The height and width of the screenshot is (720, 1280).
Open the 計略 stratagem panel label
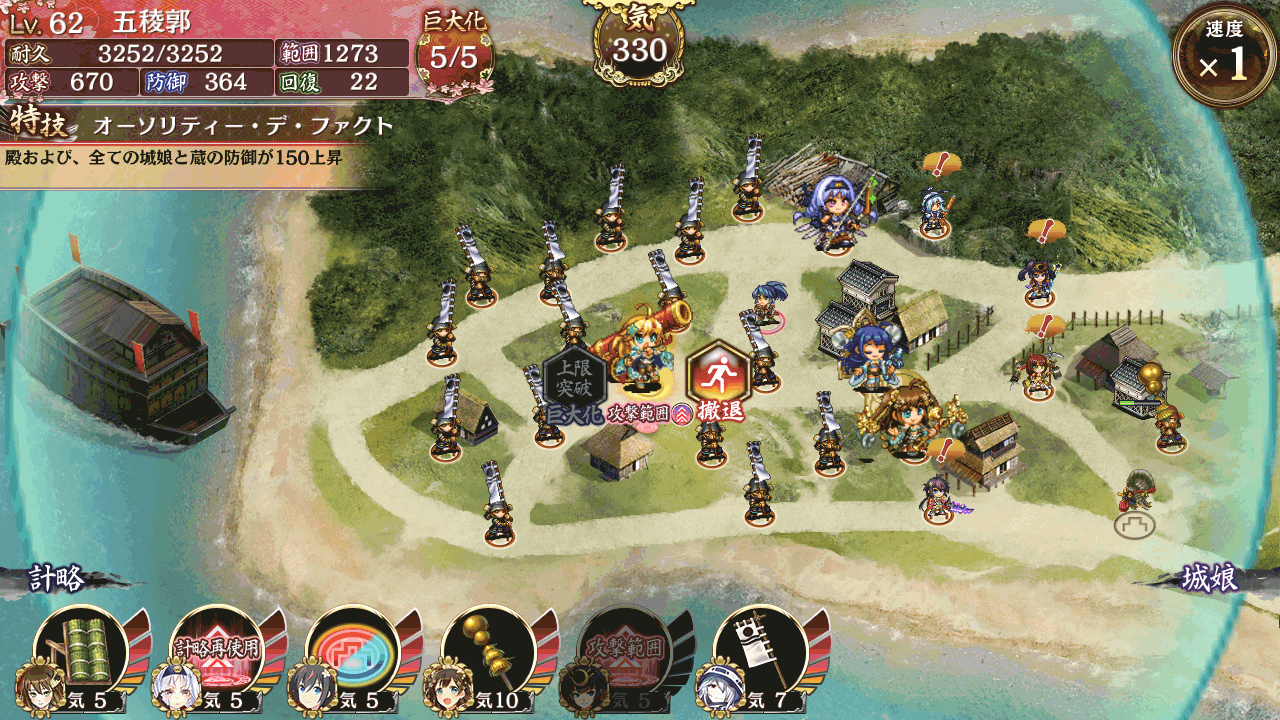pos(58,579)
